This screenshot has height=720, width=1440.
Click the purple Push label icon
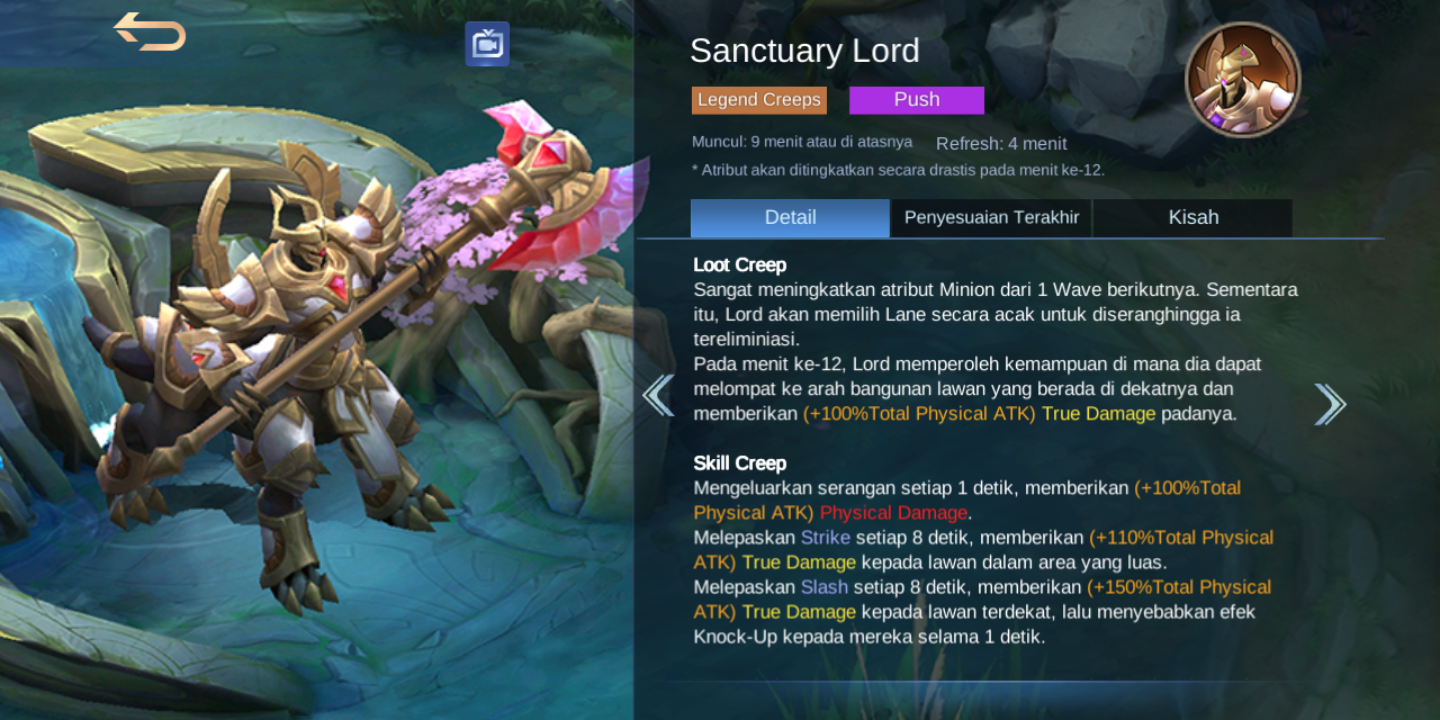916,99
